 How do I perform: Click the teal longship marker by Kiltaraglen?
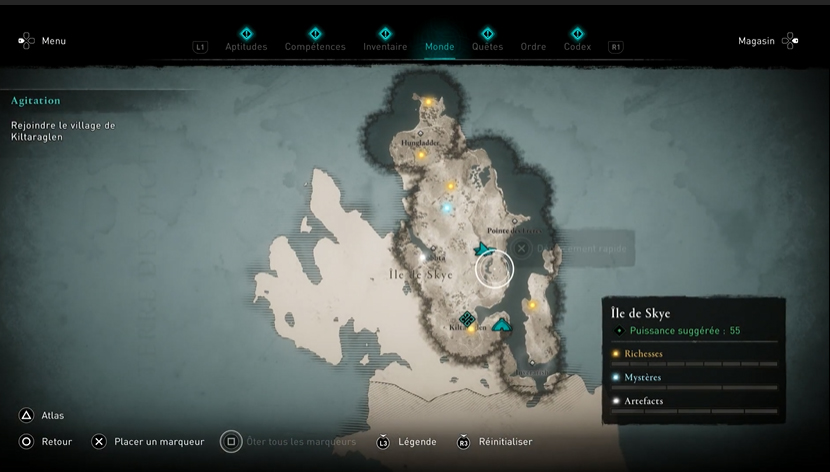point(502,325)
